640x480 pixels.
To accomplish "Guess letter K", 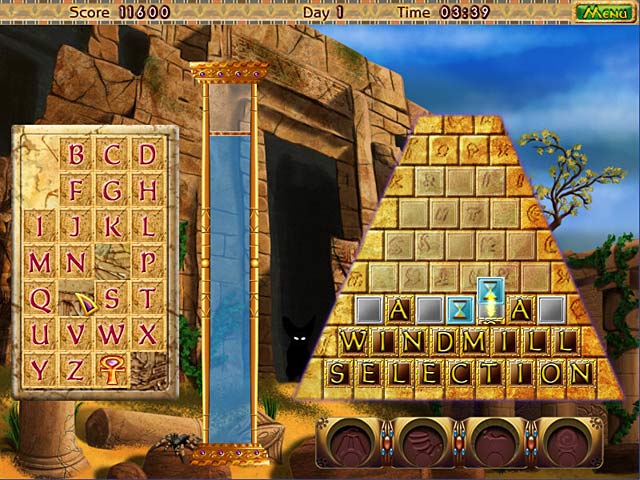I will (x=111, y=226).
